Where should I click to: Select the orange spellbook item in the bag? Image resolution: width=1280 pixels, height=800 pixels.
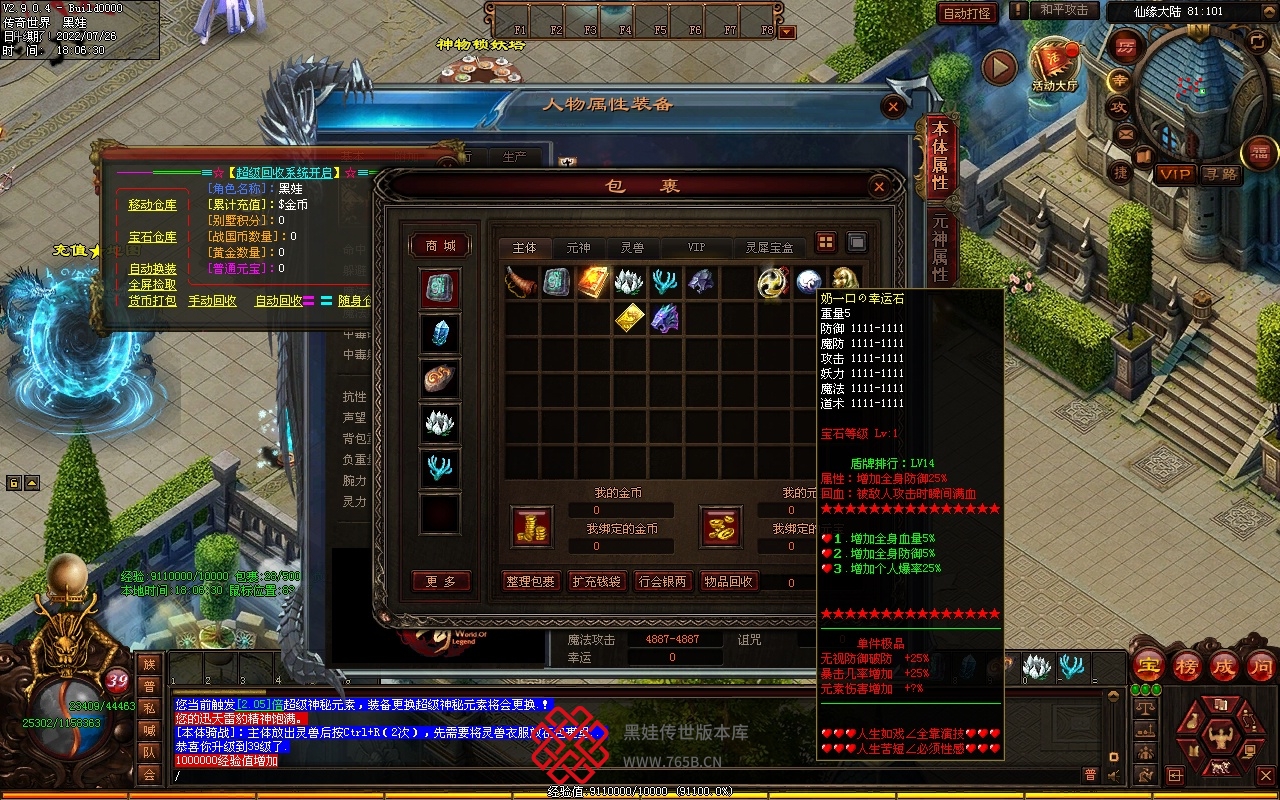click(x=593, y=282)
